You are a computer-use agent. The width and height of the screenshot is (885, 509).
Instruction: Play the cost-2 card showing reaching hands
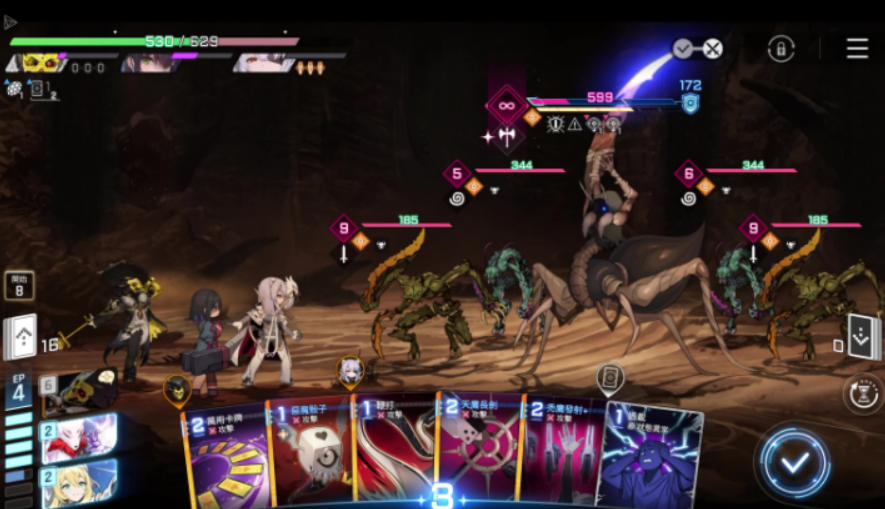561,452
